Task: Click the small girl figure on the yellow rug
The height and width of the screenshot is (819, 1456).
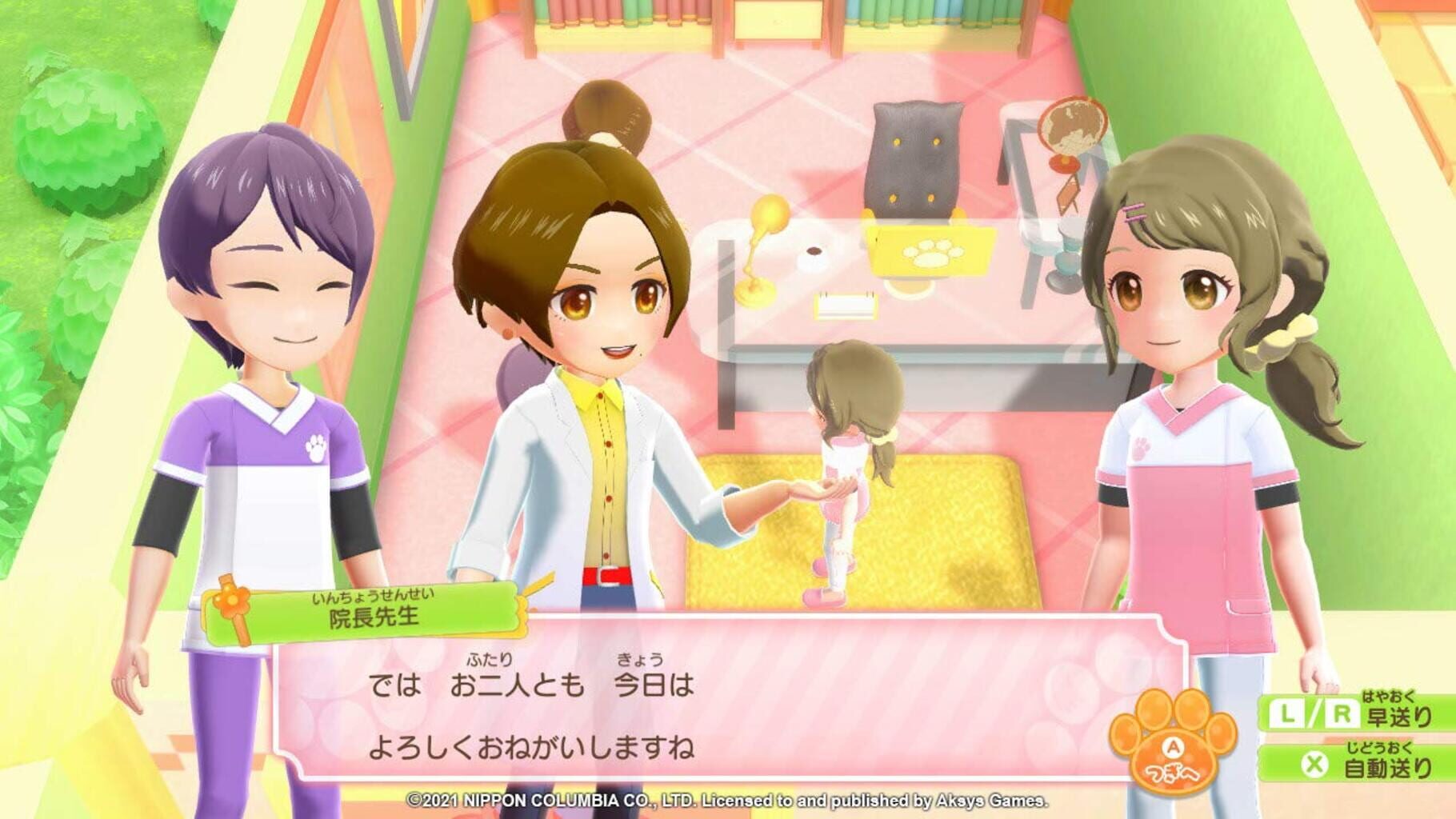Action: (850, 472)
